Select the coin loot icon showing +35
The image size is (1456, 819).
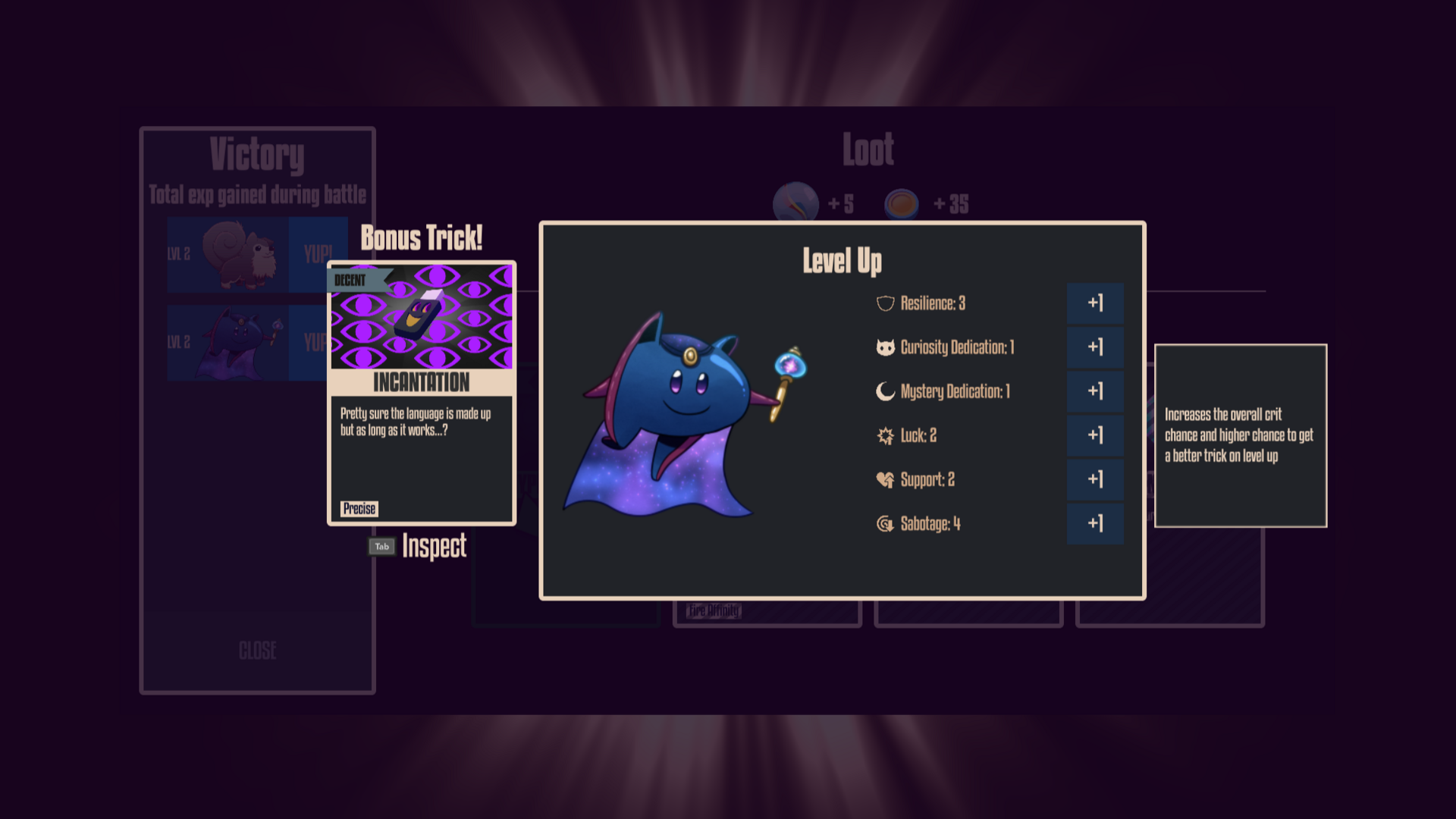[x=902, y=203]
